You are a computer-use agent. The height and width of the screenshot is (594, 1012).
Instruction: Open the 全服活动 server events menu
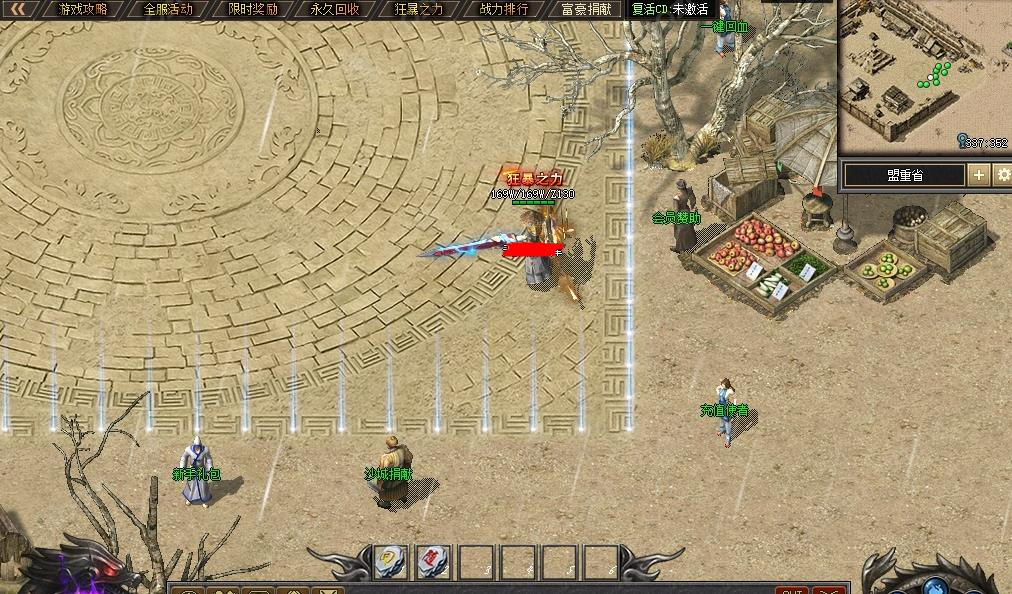coord(168,9)
